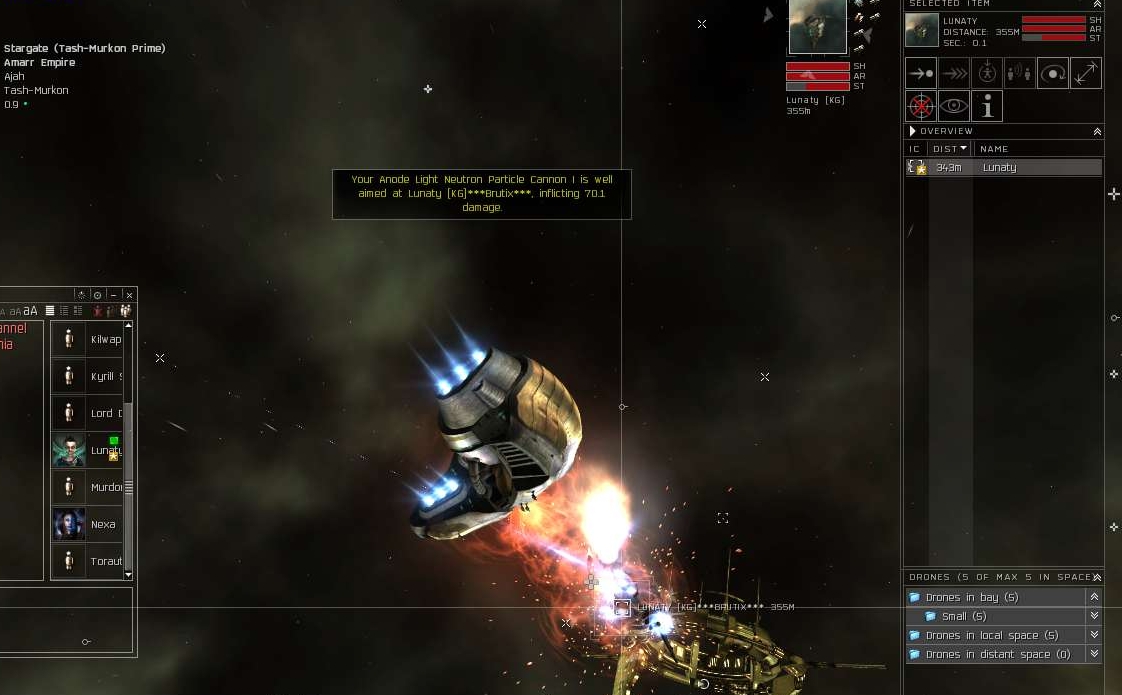Screen dimensions: 1122x695
Task: Expand 'Drones in local space (5)'
Action: 1094,635
